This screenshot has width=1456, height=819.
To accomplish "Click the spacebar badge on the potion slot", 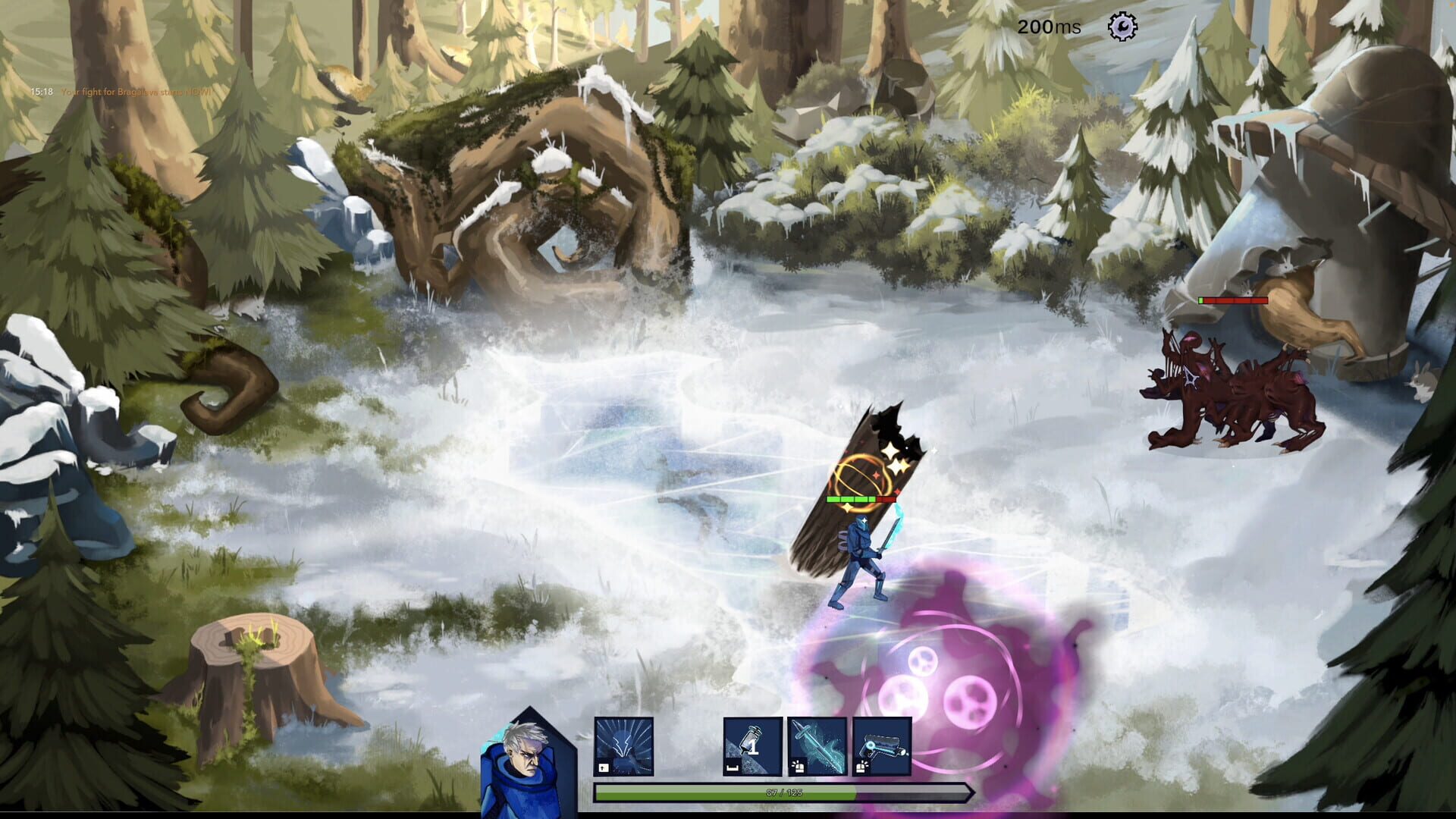I will pos(733,767).
